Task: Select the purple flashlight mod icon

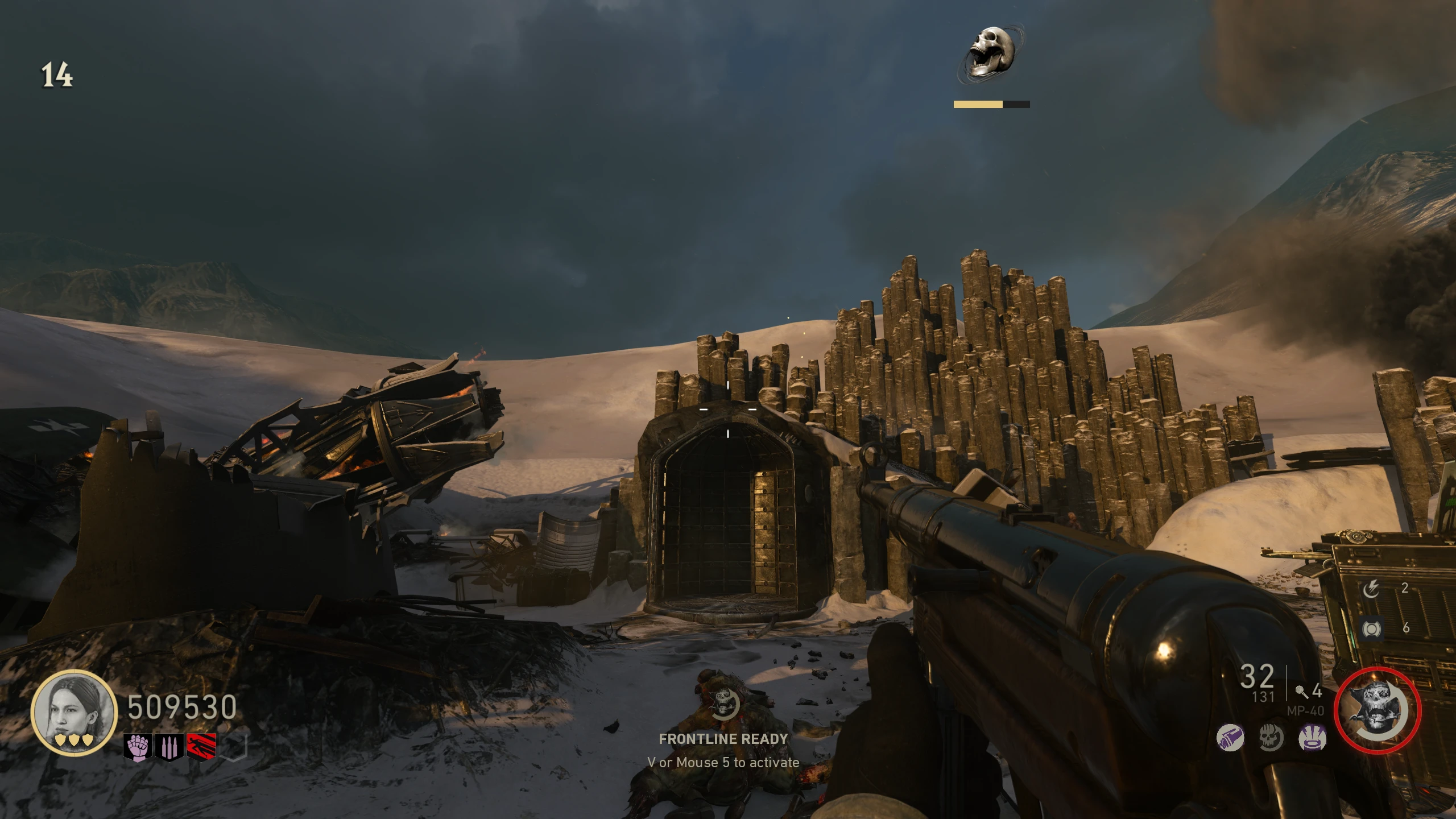Action: [1230, 739]
